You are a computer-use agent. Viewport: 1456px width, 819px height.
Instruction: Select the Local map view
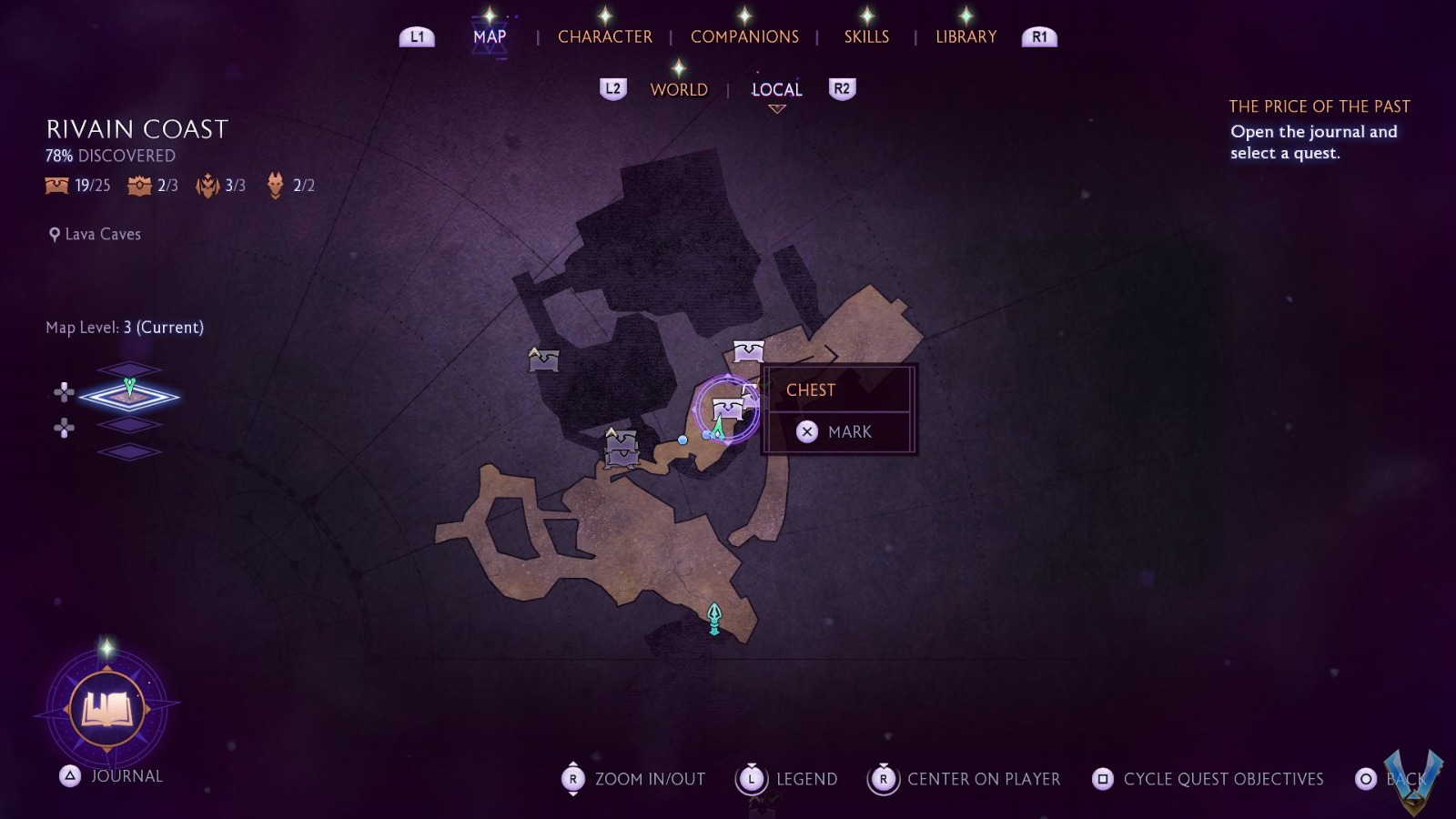[776, 89]
